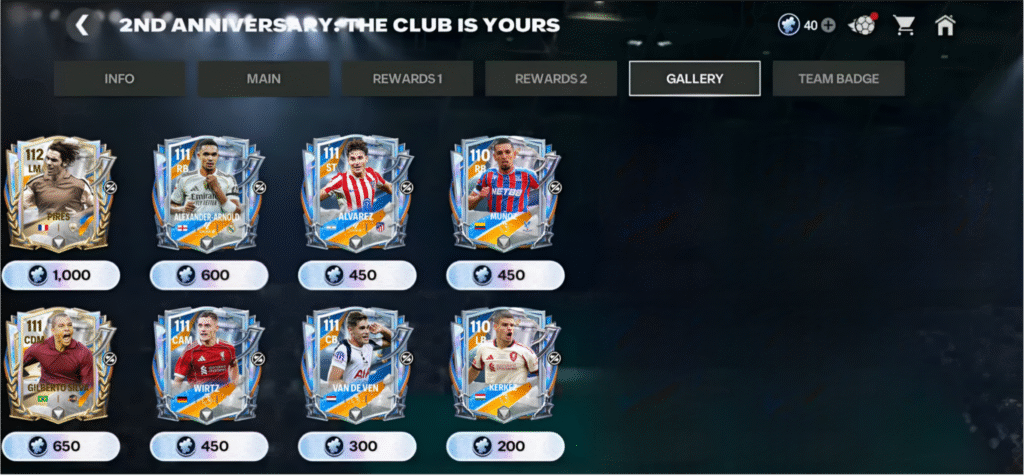Open the soccer ball notifications icon
1024x476 pixels.
pyautogui.click(x=862, y=25)
